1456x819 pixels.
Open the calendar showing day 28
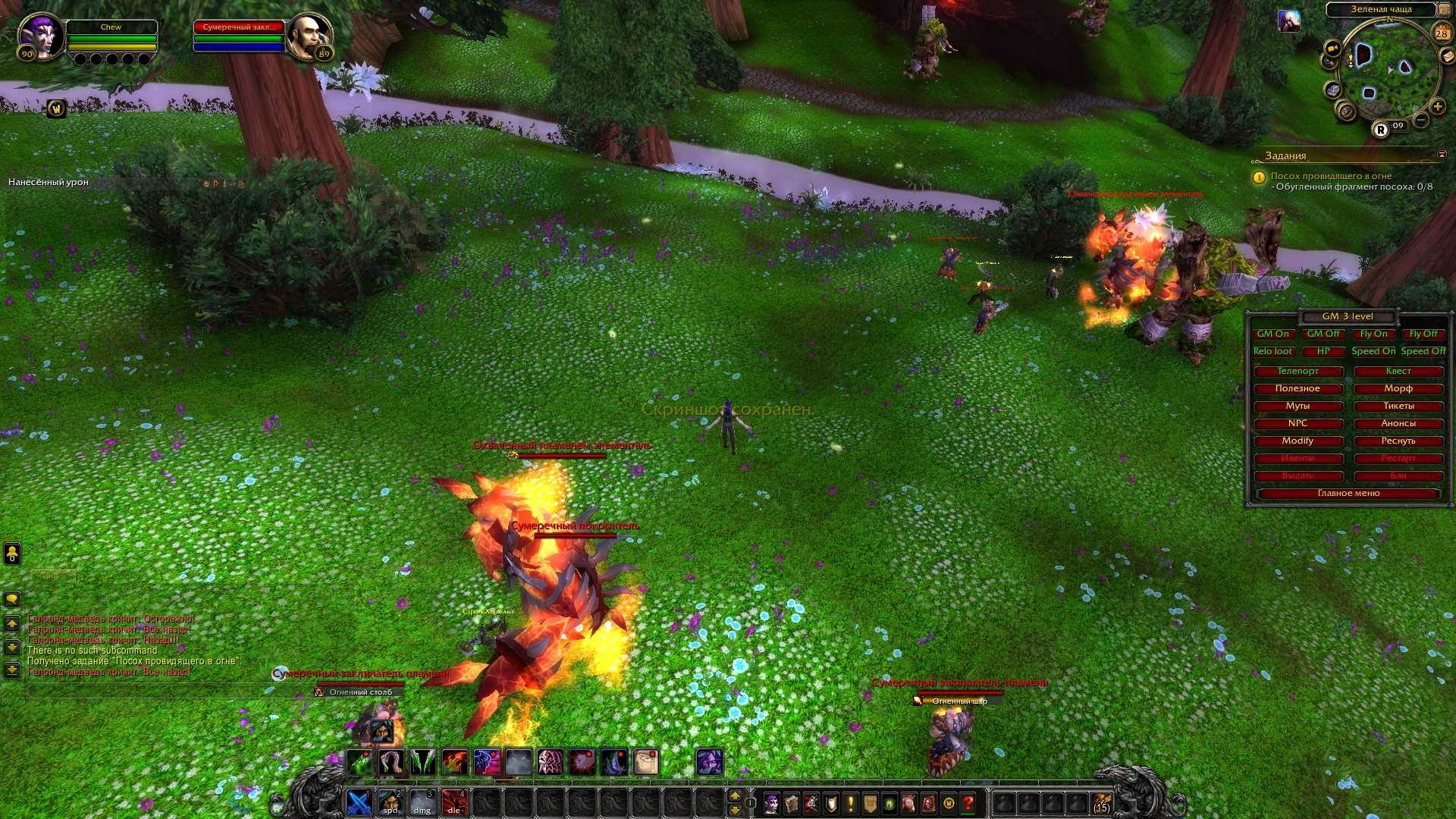[x=1442, y=33]
